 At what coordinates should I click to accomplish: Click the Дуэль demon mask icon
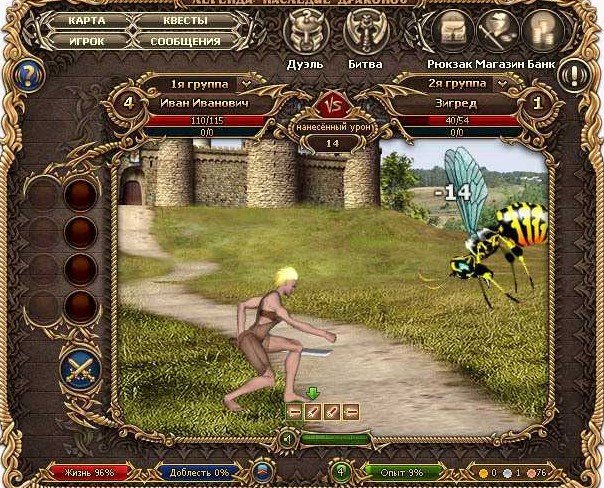point(307,28)
